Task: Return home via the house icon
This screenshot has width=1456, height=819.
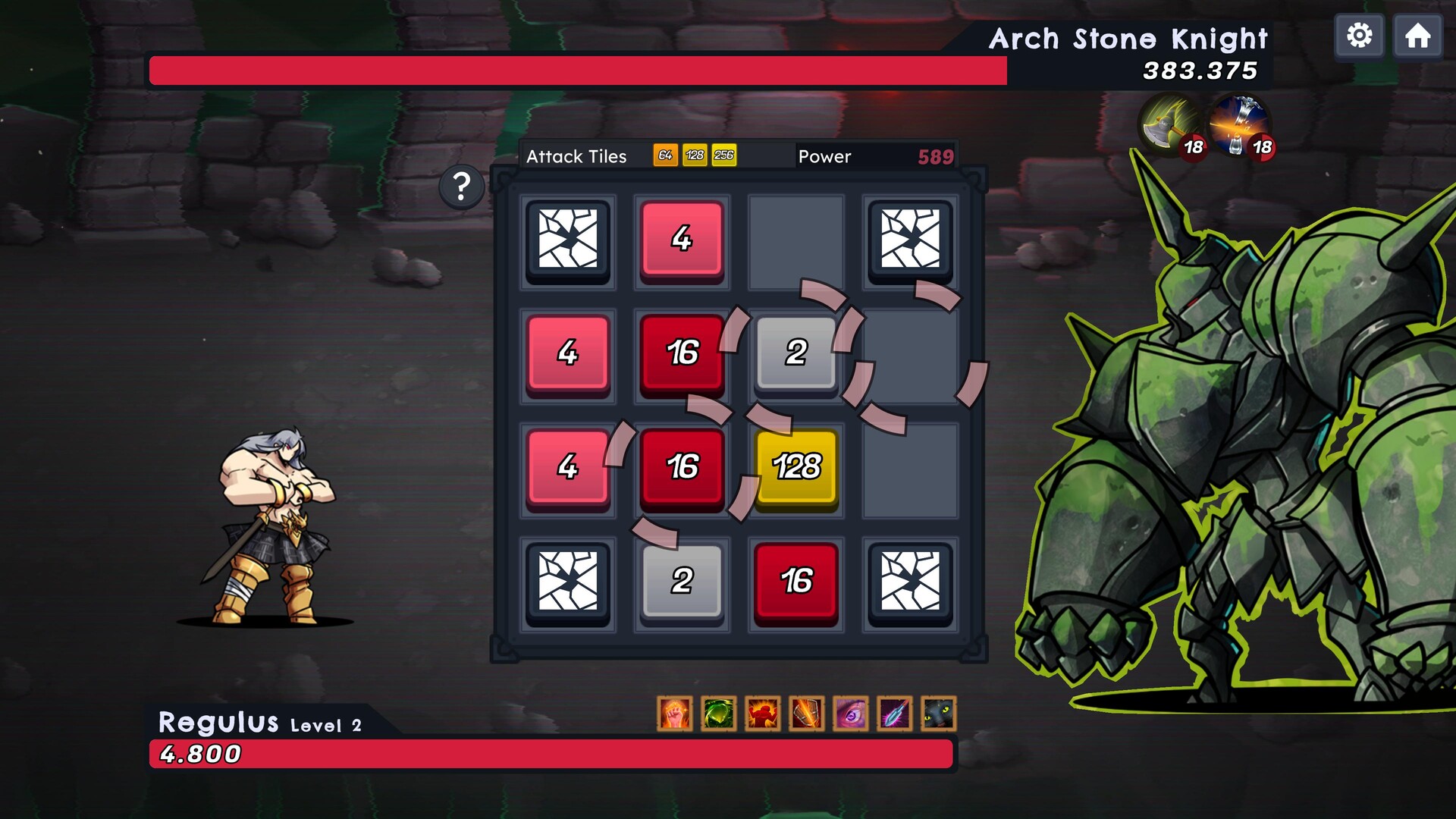Action: pos(1417,35)
